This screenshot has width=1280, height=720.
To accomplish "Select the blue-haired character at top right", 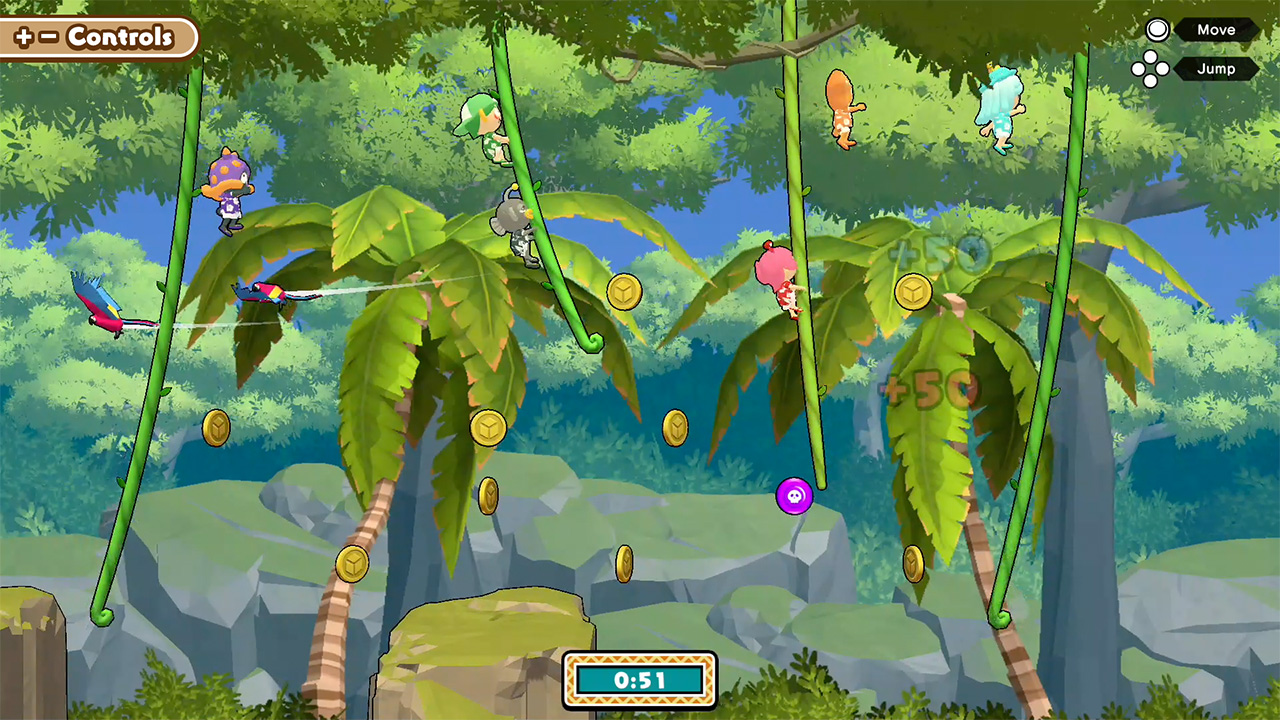I will pyautogui.click(x=1000, y=100).
